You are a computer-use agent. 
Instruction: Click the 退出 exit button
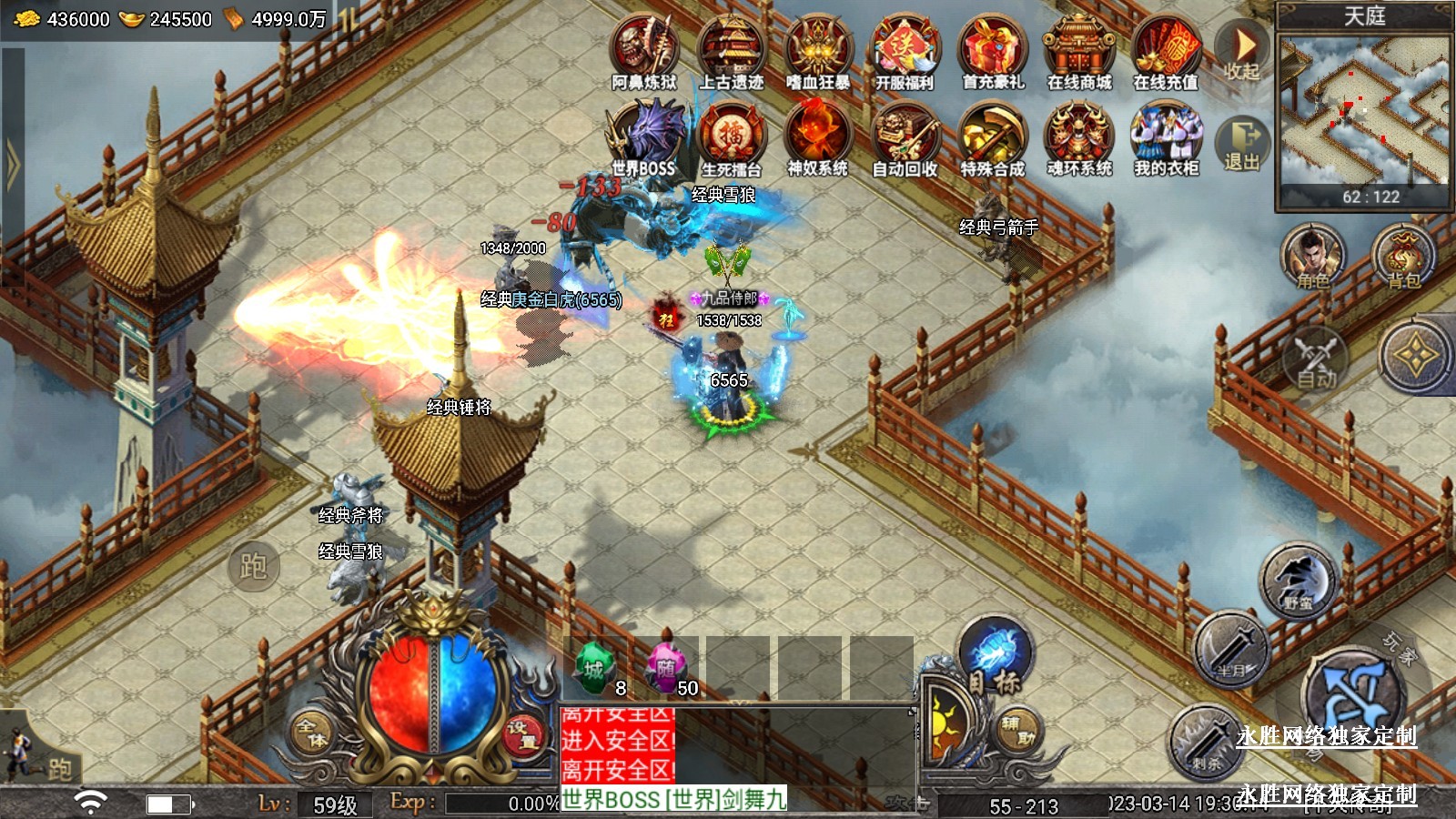tap(1241, 144)
